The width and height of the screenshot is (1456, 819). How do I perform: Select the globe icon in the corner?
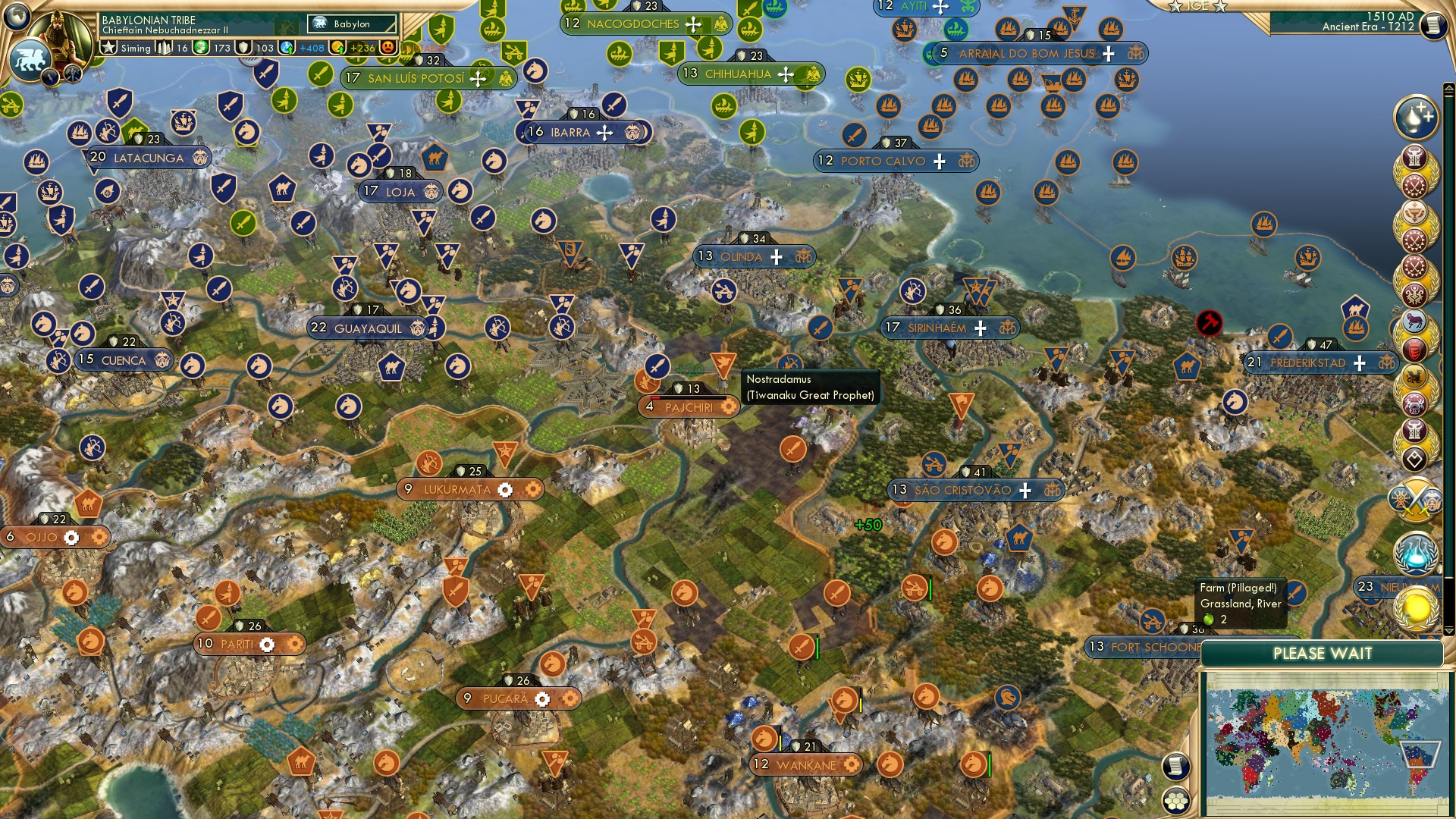15,14
